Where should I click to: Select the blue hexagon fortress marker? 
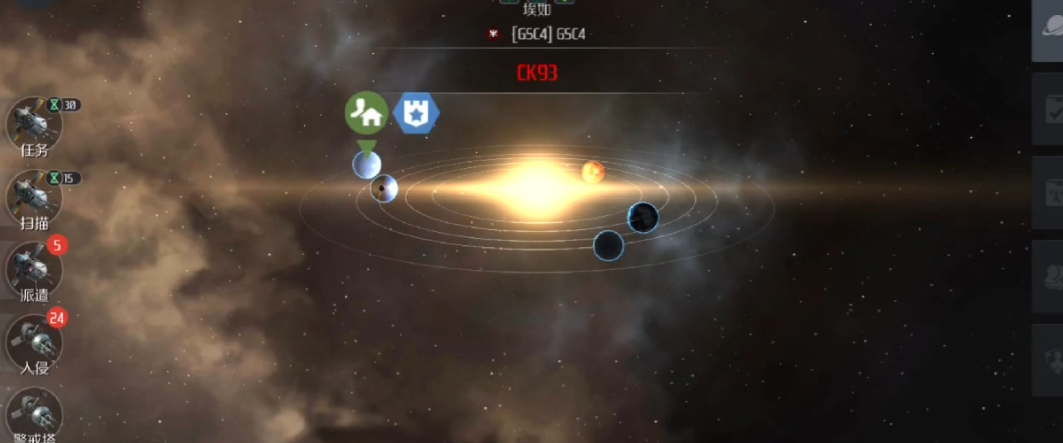pyautogui.click(x=416, y=113)
